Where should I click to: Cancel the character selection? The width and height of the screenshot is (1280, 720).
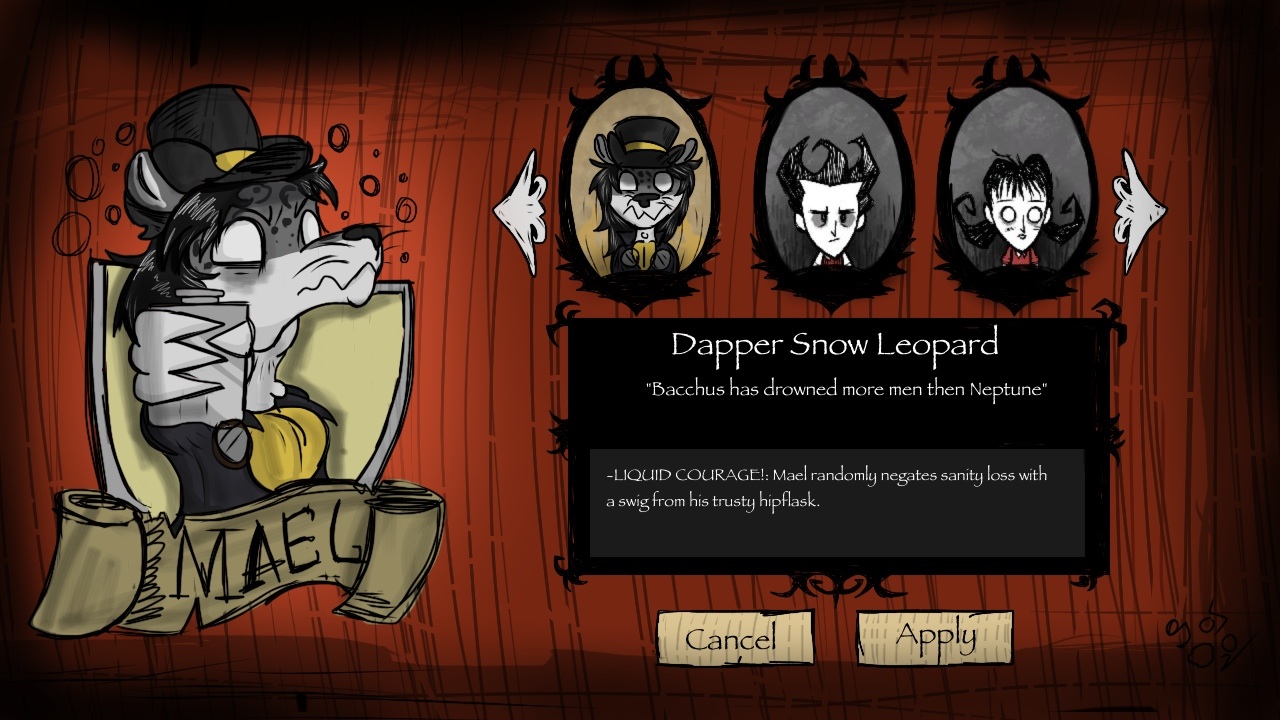click(733, 638)
